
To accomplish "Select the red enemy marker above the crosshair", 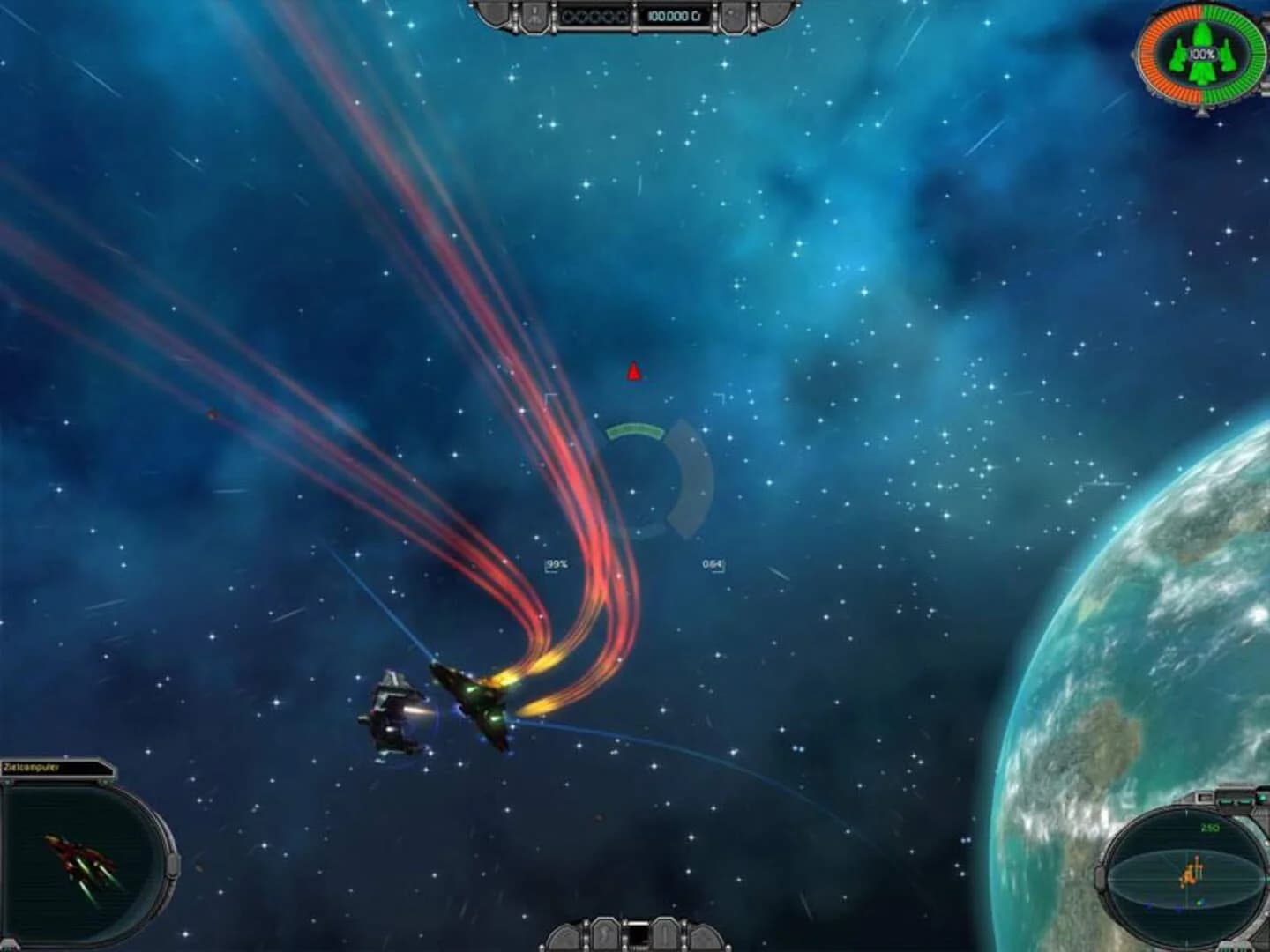I will click(632, 371).
